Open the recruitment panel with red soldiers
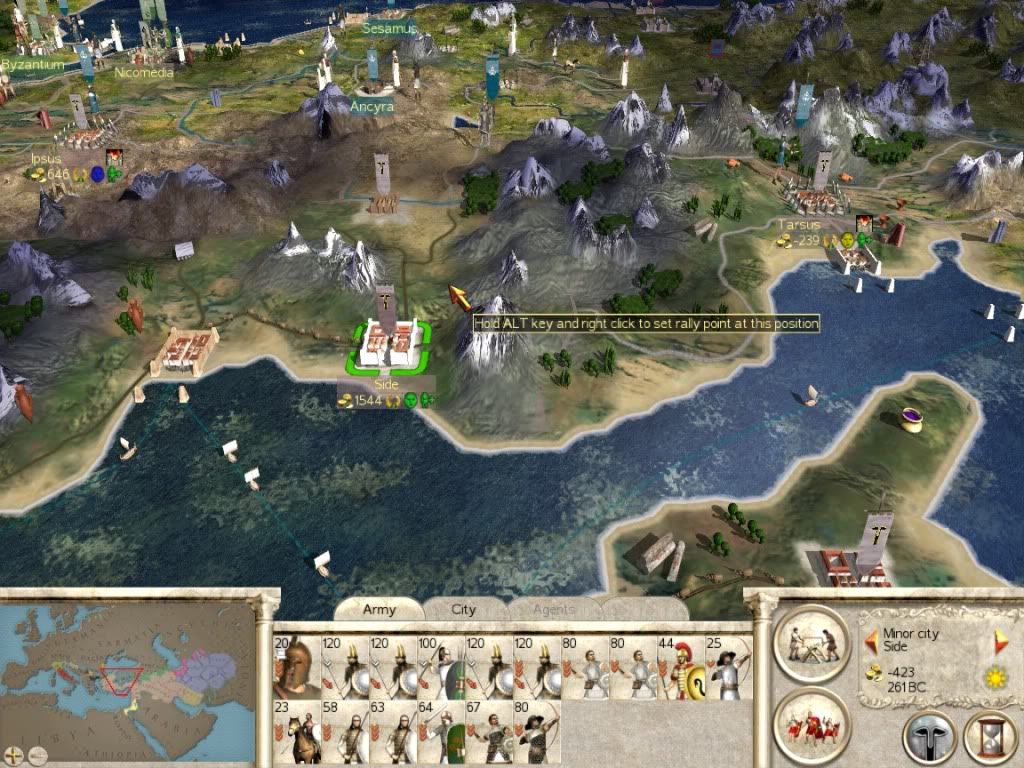This screenshot has height=768, width=1024. tap(811, 725)
